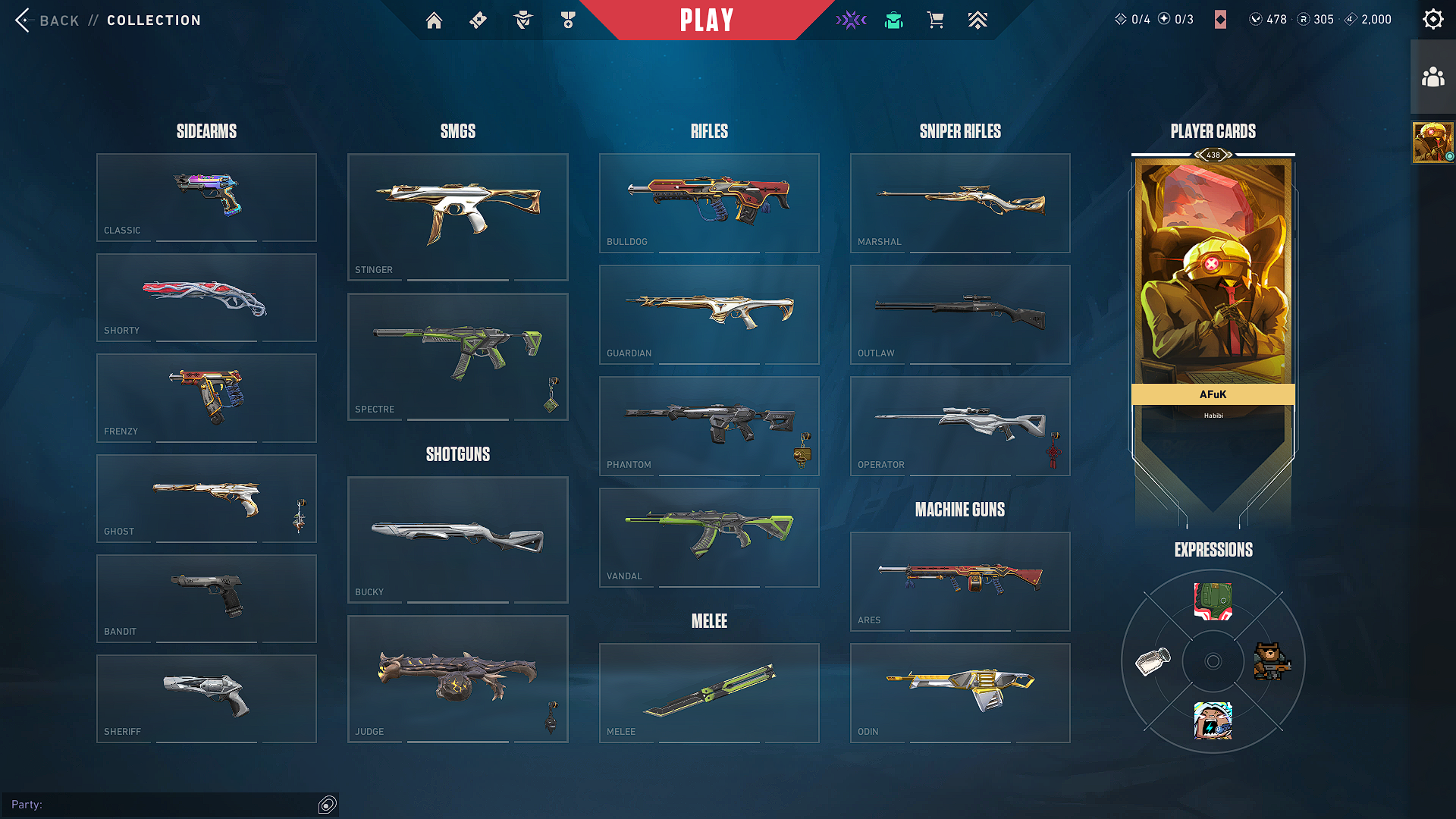Click the red PLAY button
This screenshot has height=819, width=1456.
coord(706,20)
